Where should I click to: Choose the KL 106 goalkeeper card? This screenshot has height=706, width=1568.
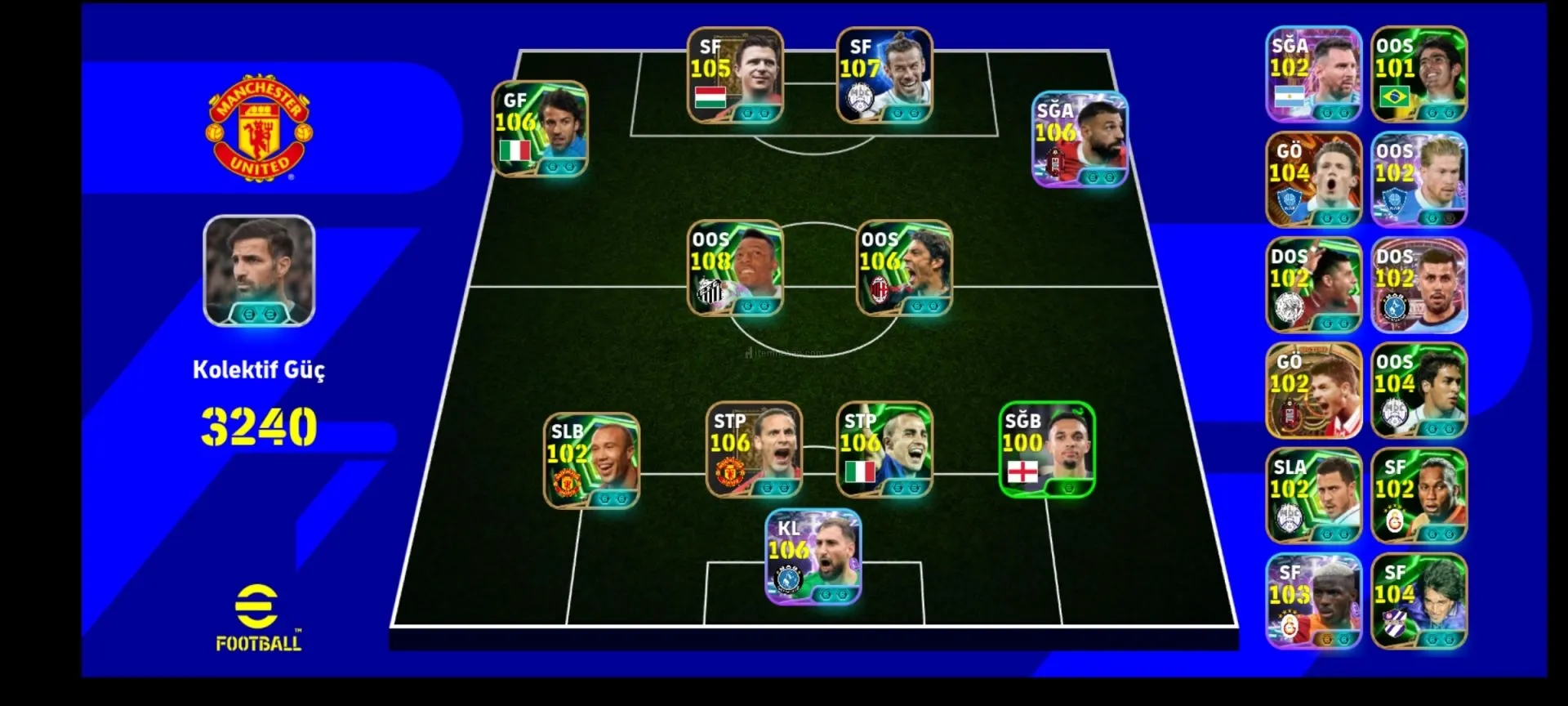813,557
